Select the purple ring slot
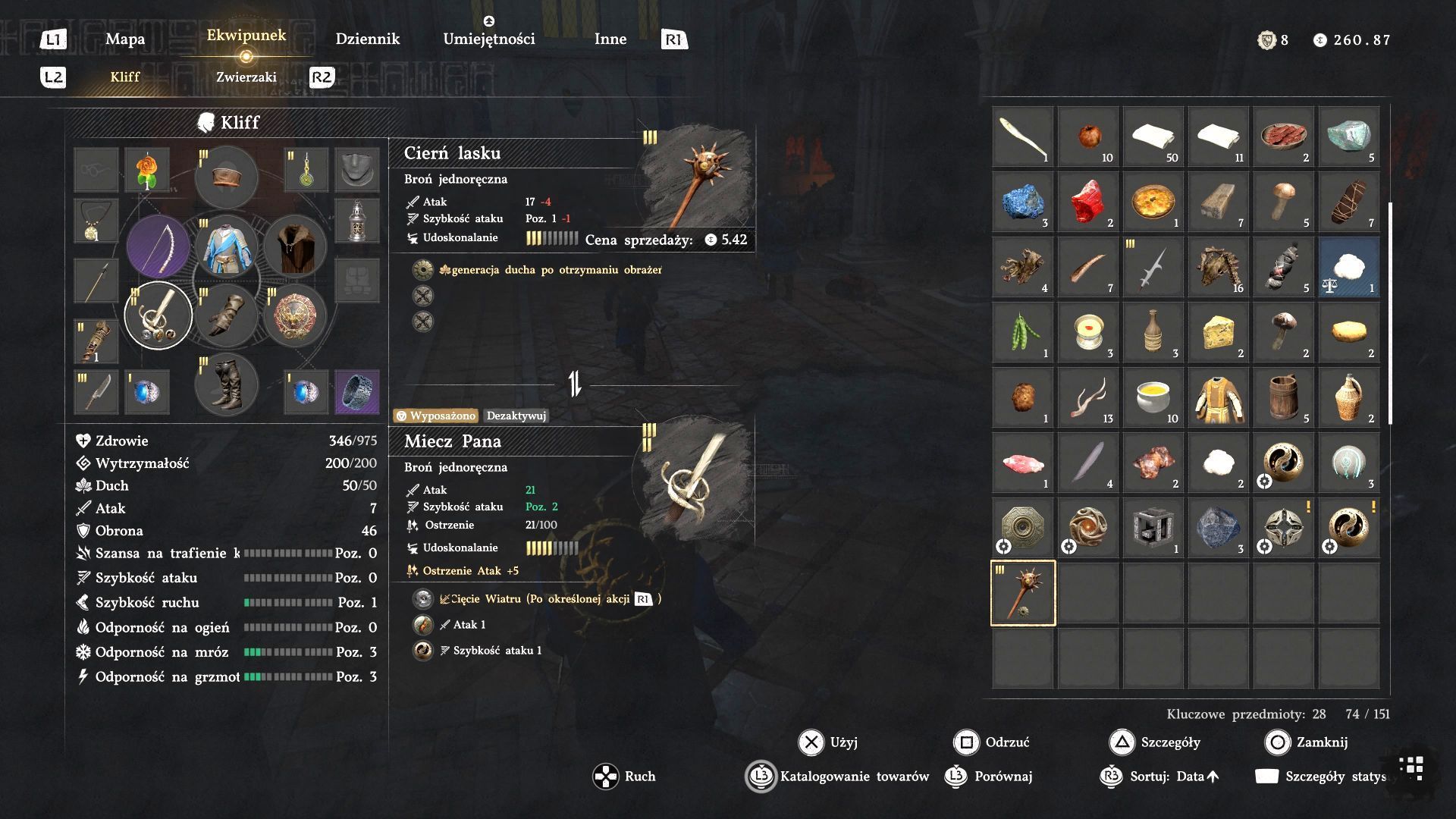This screenshot has width=1456, height=819. (357, 392)
